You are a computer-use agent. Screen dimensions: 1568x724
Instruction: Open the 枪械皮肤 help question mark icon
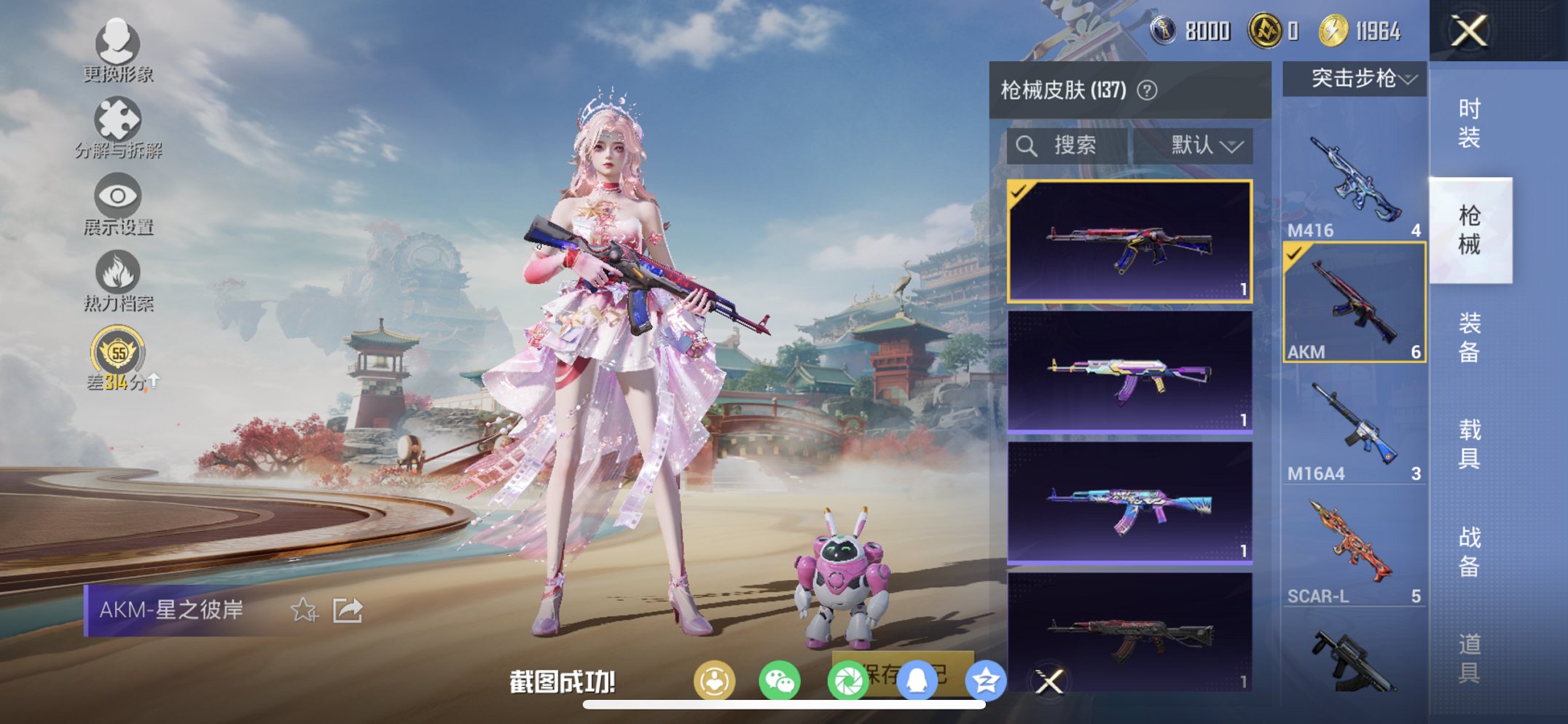click(x=1148, y=89)
